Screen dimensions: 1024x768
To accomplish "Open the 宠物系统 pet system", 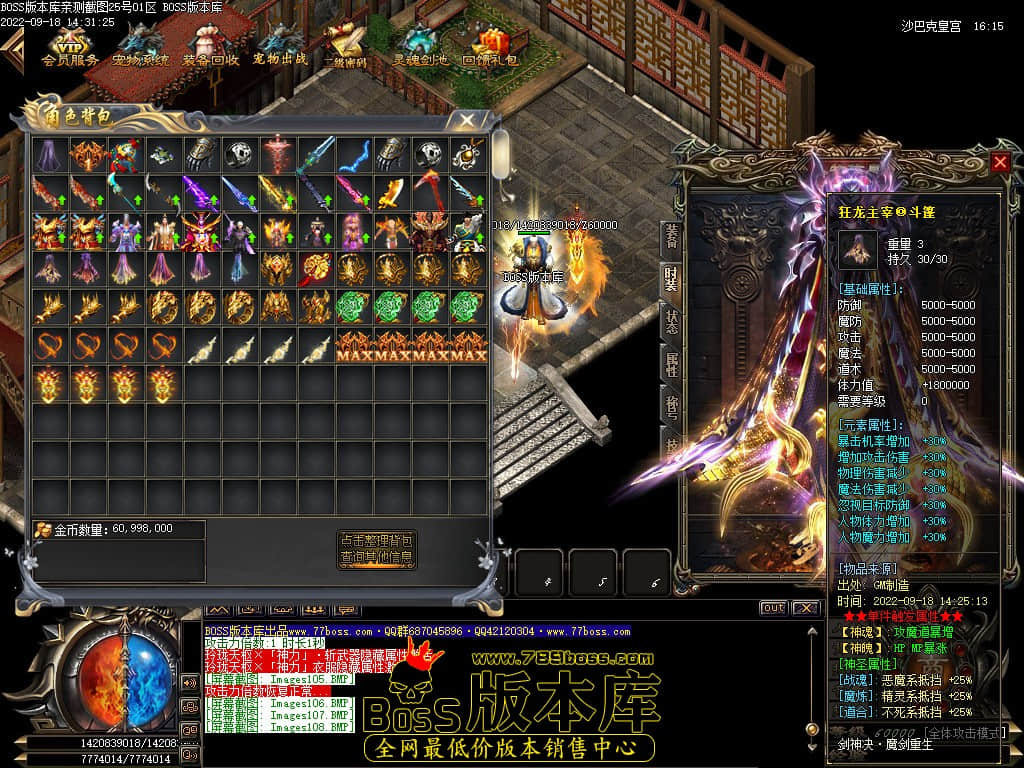I will (140, 46).
